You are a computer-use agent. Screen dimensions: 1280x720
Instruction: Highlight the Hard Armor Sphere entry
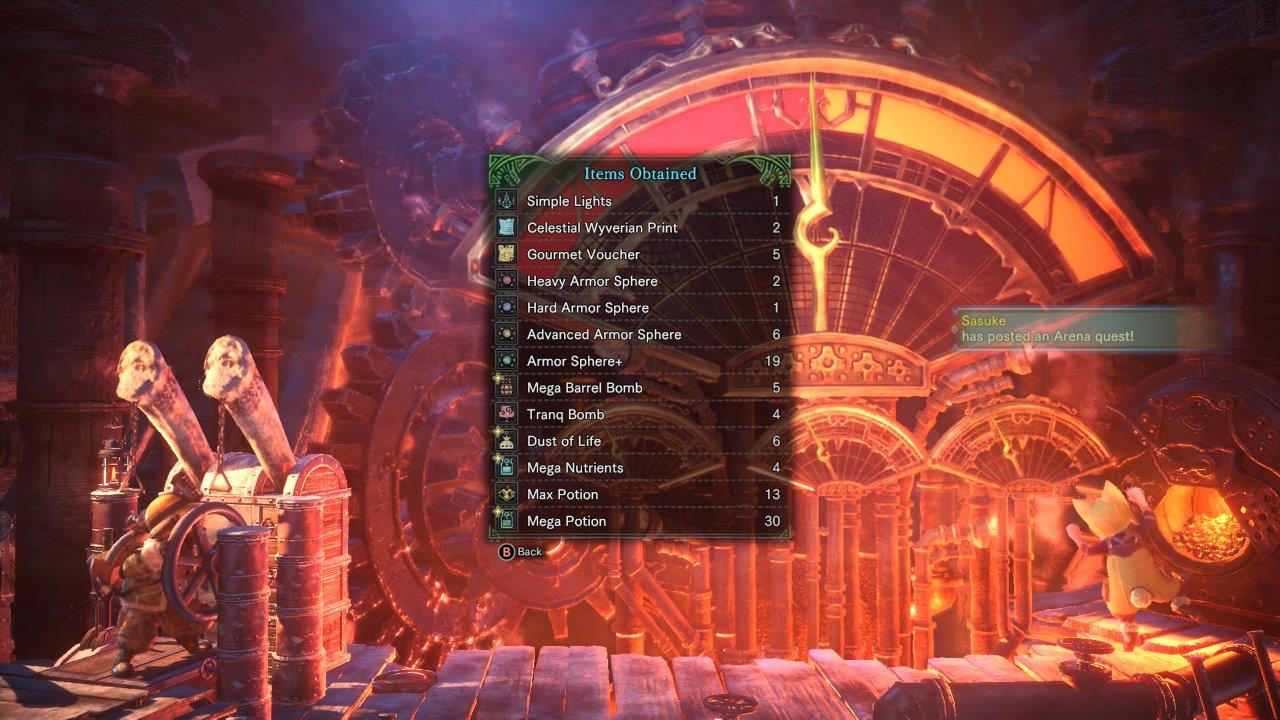tap(639, 308)
